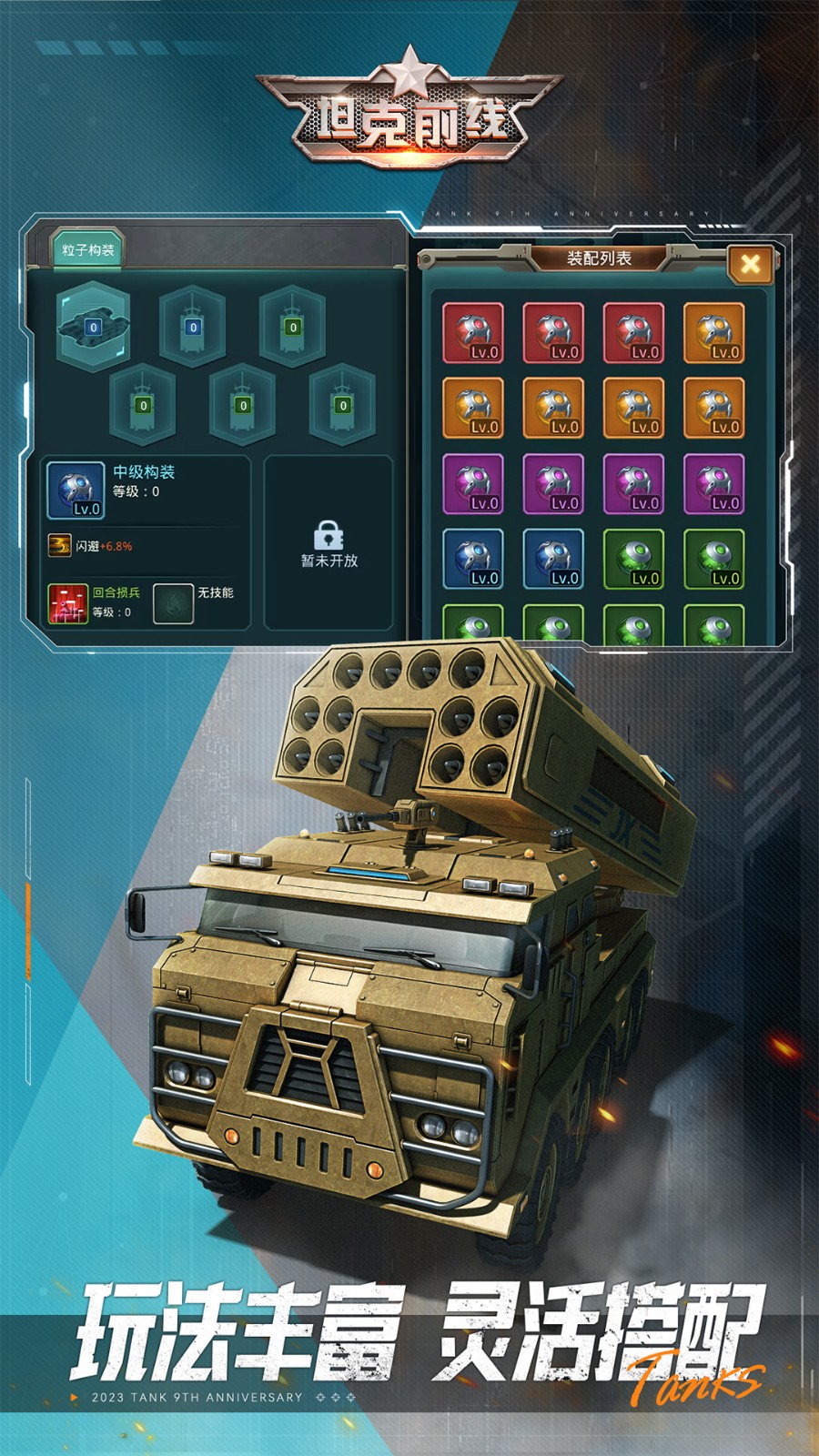Click the locked 暂未开放 padlock
Image resolution: width=819 pixels, height=1456 pixels.
329,534
